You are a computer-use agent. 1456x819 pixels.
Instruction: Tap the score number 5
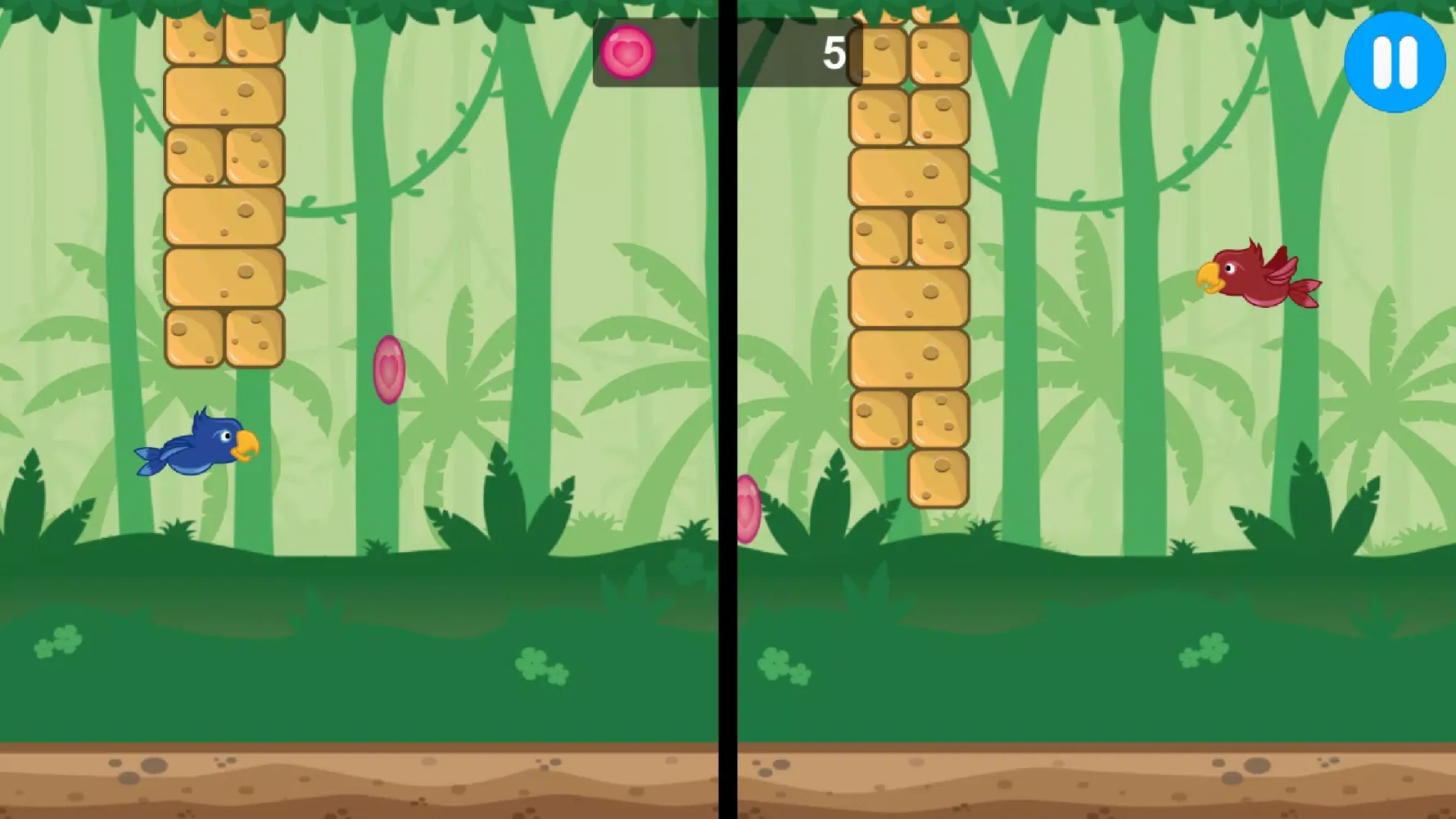pyautogui.click(x=834, y=52)
